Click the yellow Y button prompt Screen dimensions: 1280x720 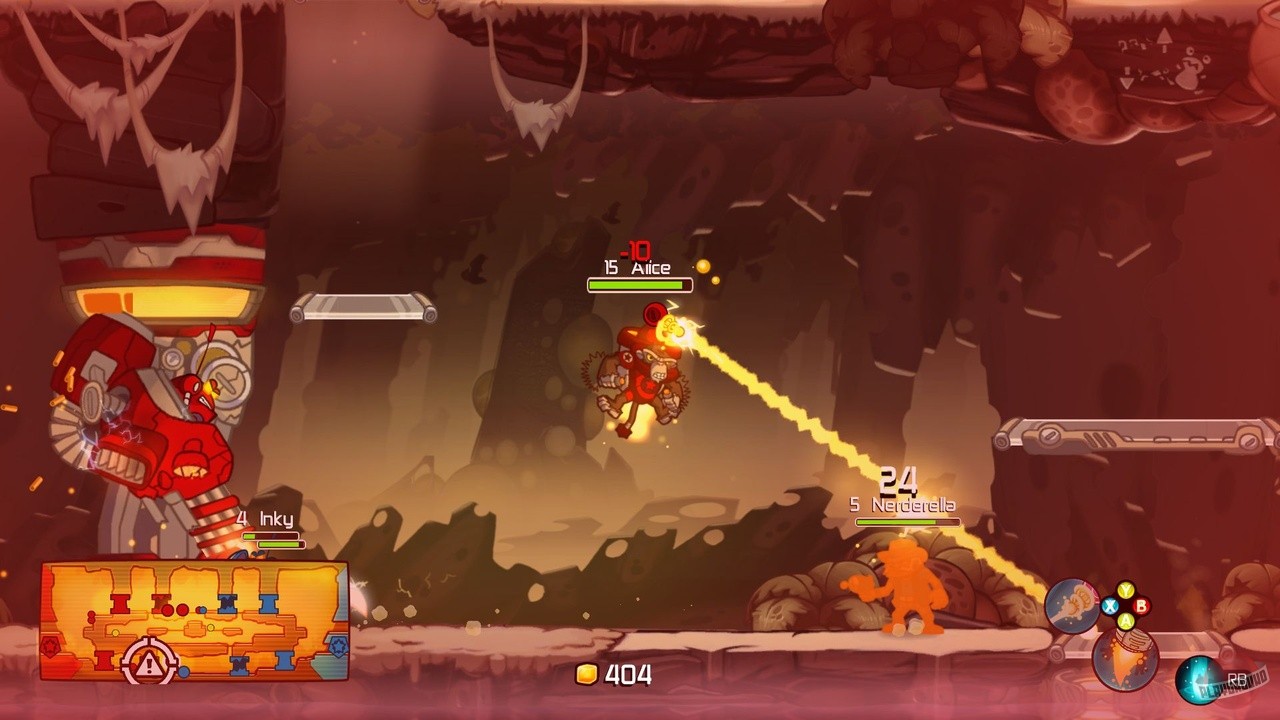click(1125, 589)
